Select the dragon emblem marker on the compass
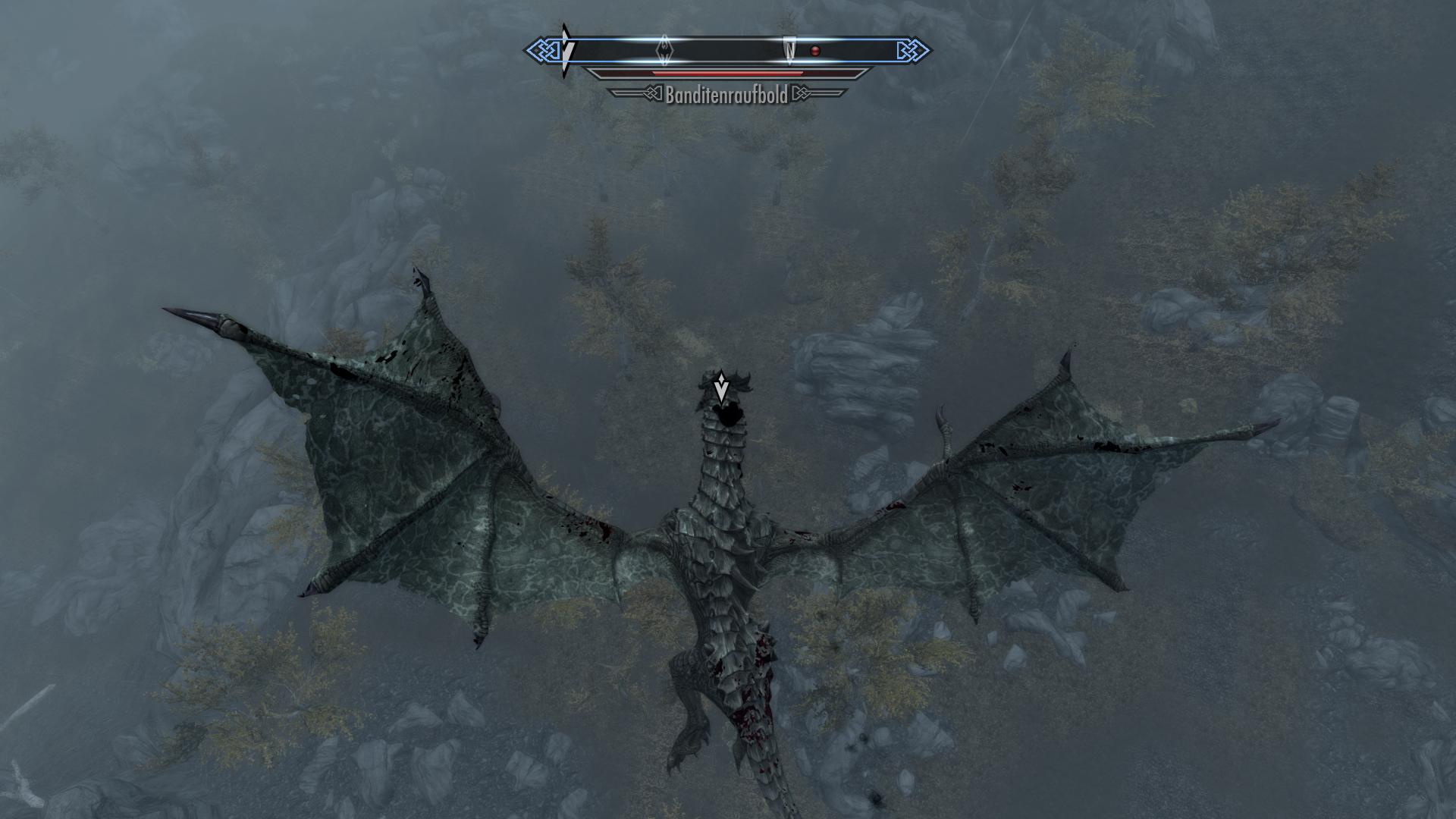1456x819 pixels. click(665, 50)
